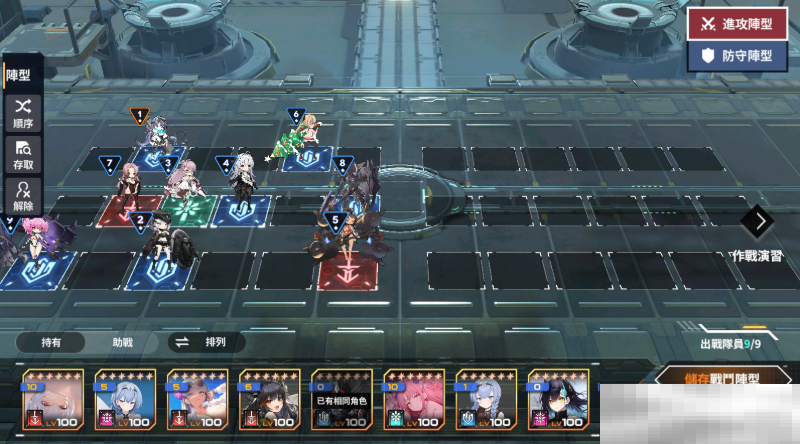The height and width of the screenshot is (444, 800).
Task: Choose the black-haired character card with 6 badge
Action: 268,404
